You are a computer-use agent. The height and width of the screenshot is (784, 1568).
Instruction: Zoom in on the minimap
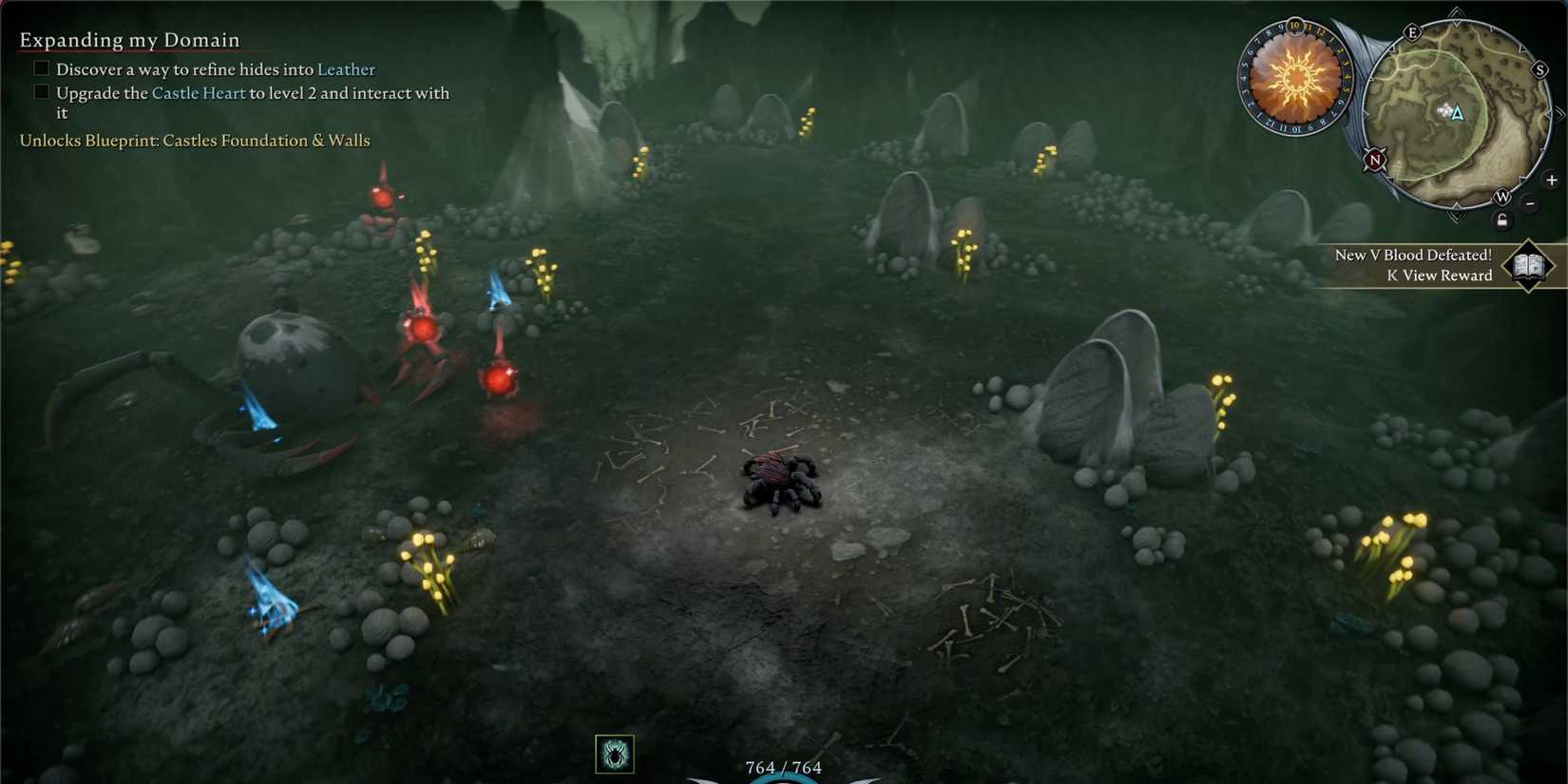pos(1551,180)
